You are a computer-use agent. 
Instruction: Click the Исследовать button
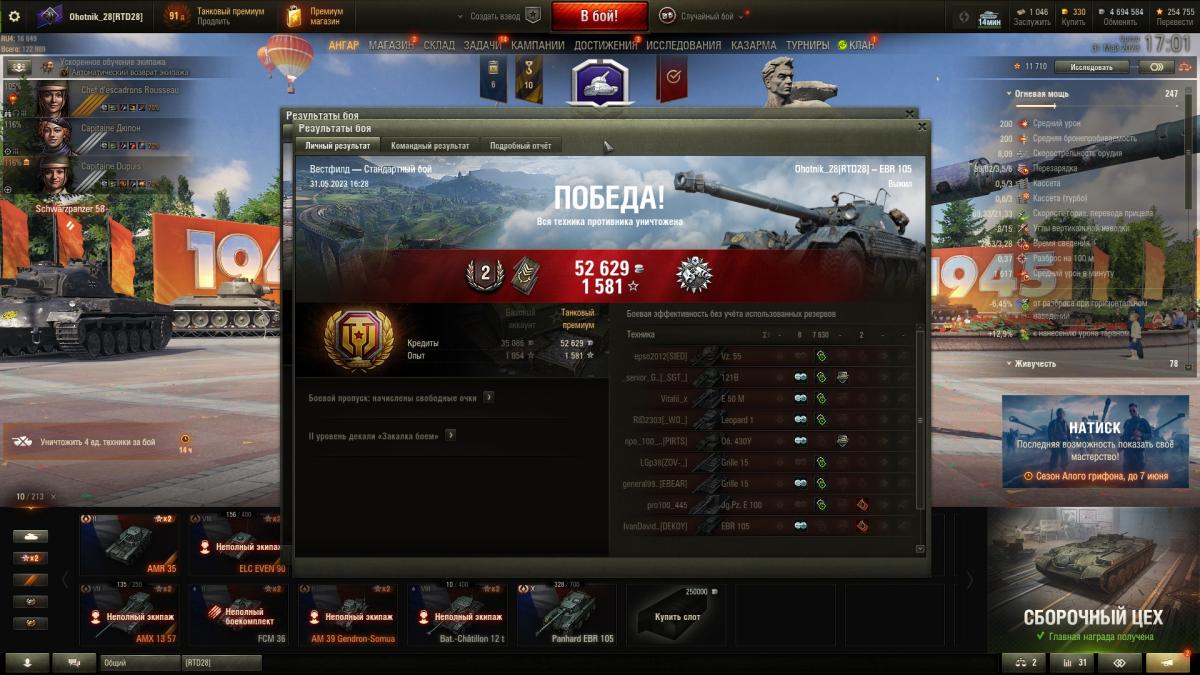(x=1091, y=67)
